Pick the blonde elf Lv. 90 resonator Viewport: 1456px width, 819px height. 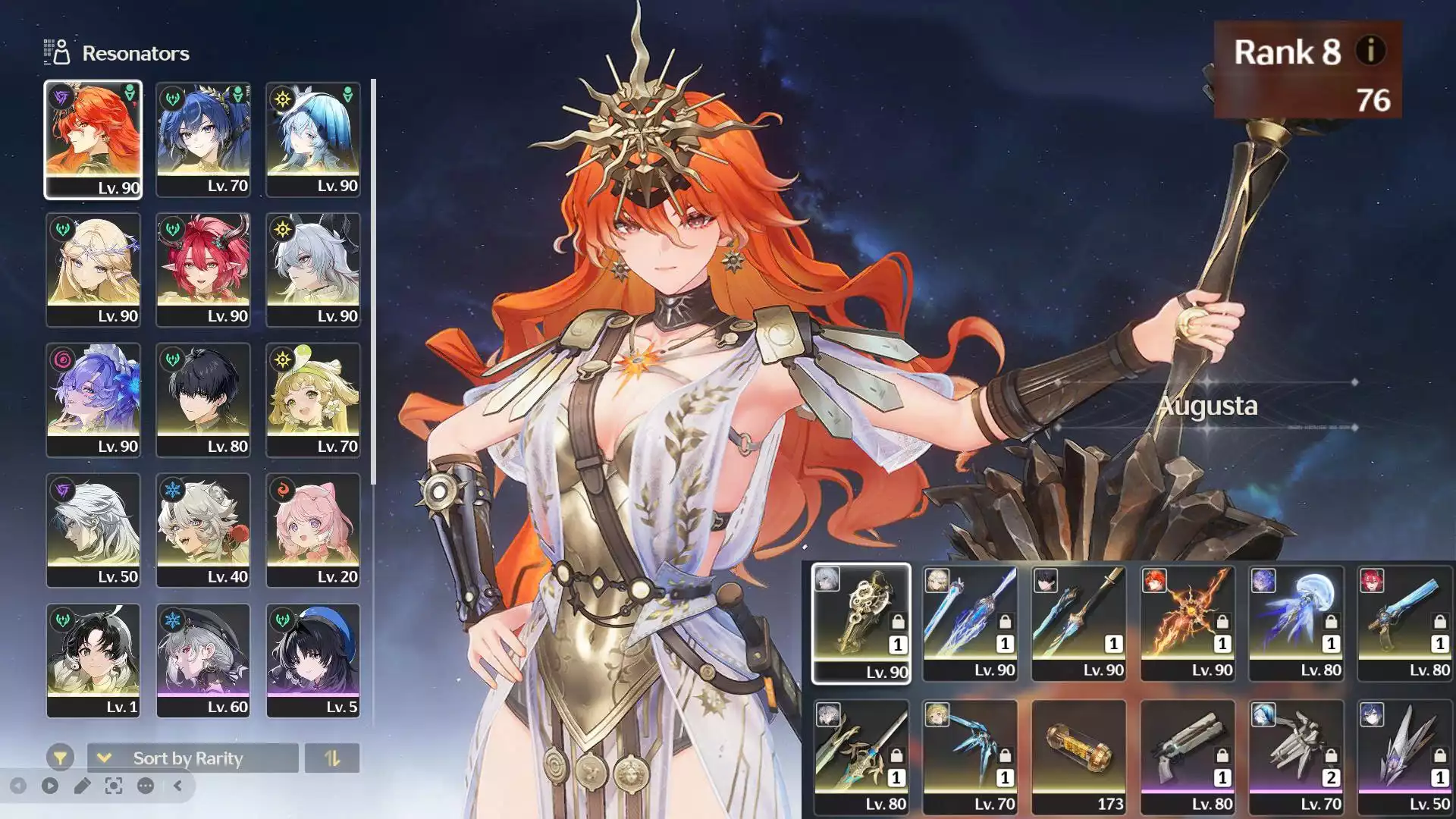(x=93, y=269)
